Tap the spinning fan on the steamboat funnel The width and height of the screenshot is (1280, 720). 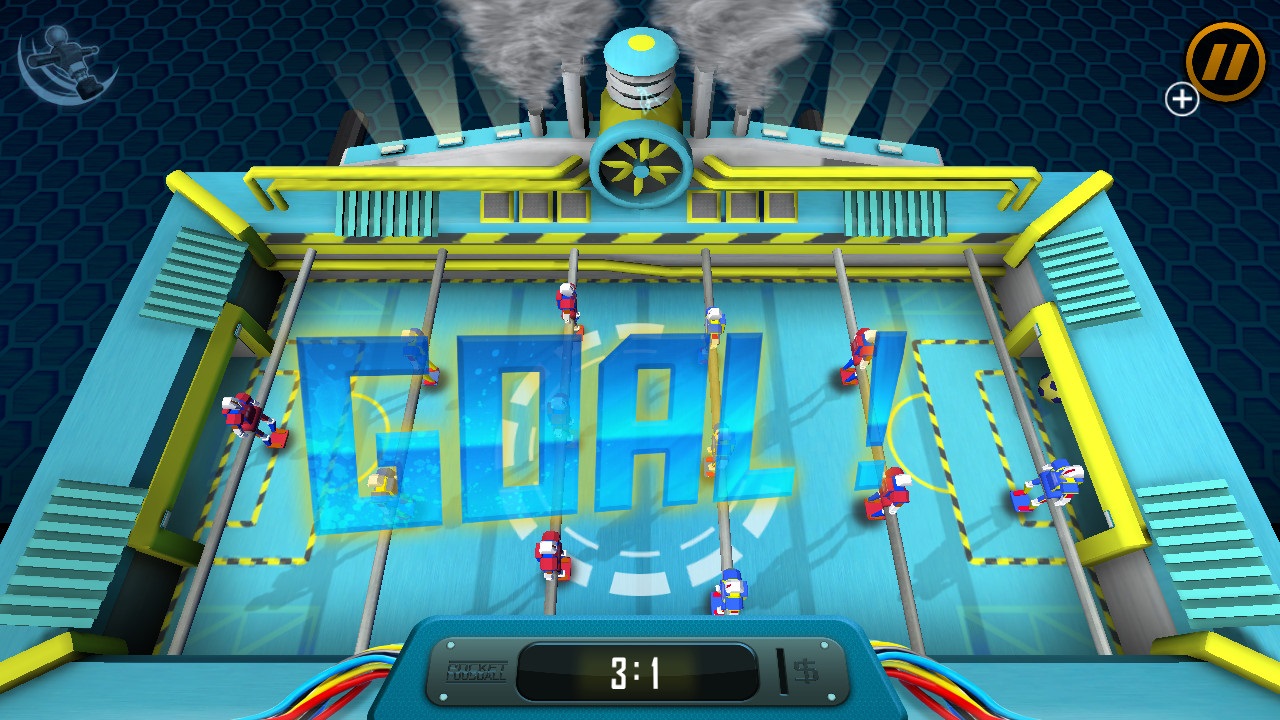click(x=643, y=165)
